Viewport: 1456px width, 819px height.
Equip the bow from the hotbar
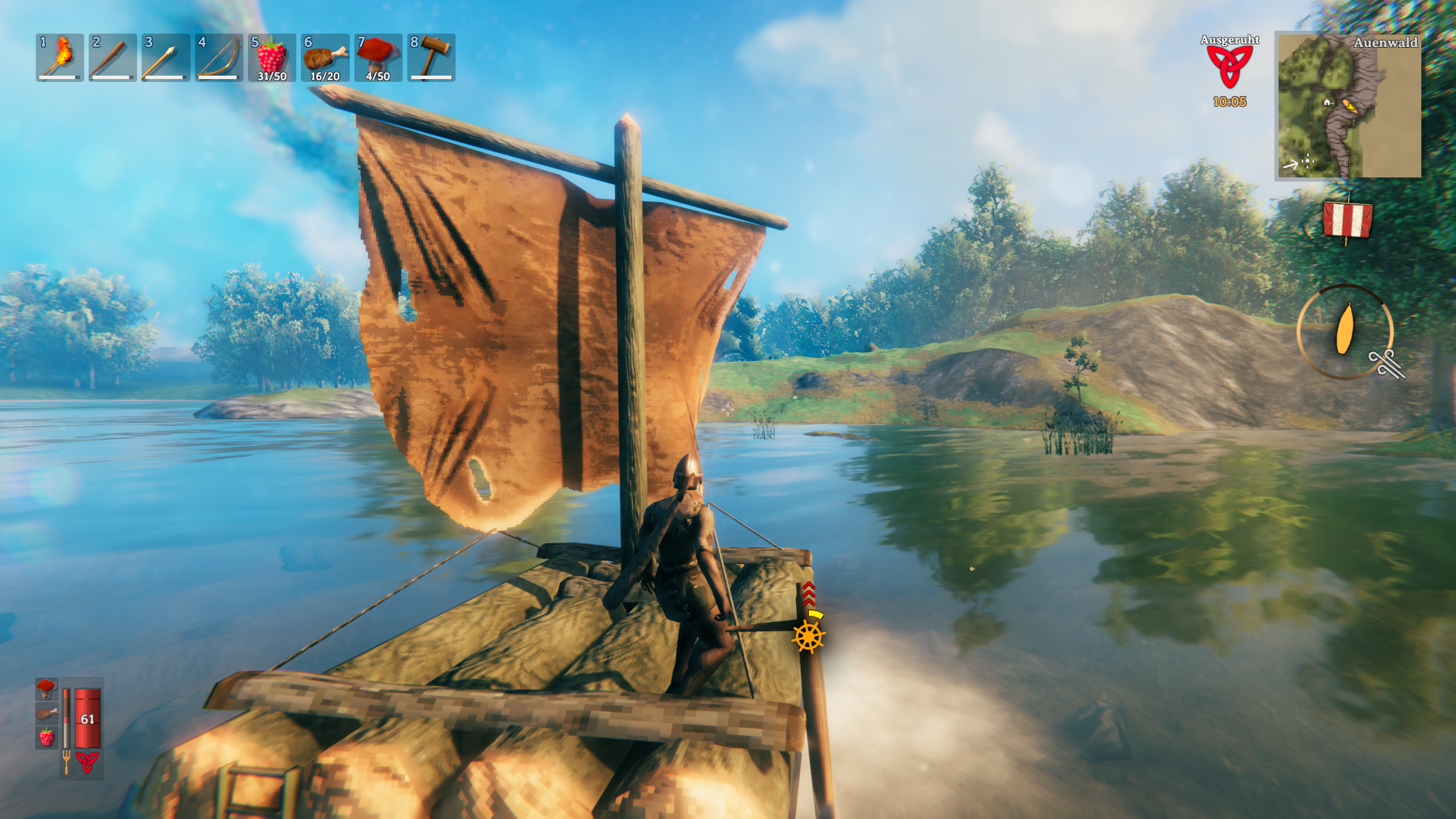point(219,57)
